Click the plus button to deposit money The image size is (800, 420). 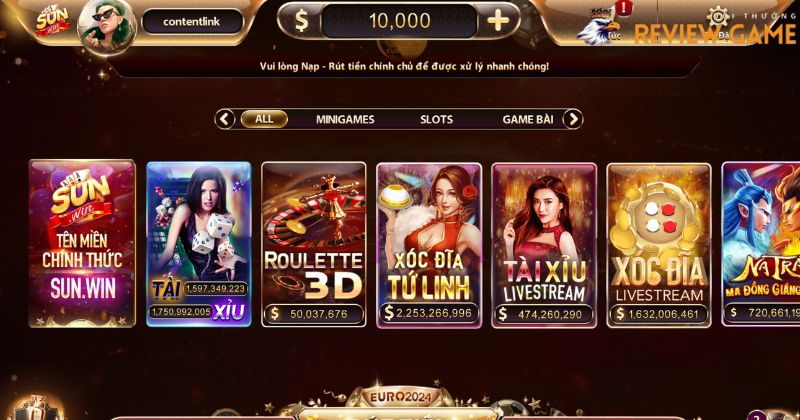498,21
